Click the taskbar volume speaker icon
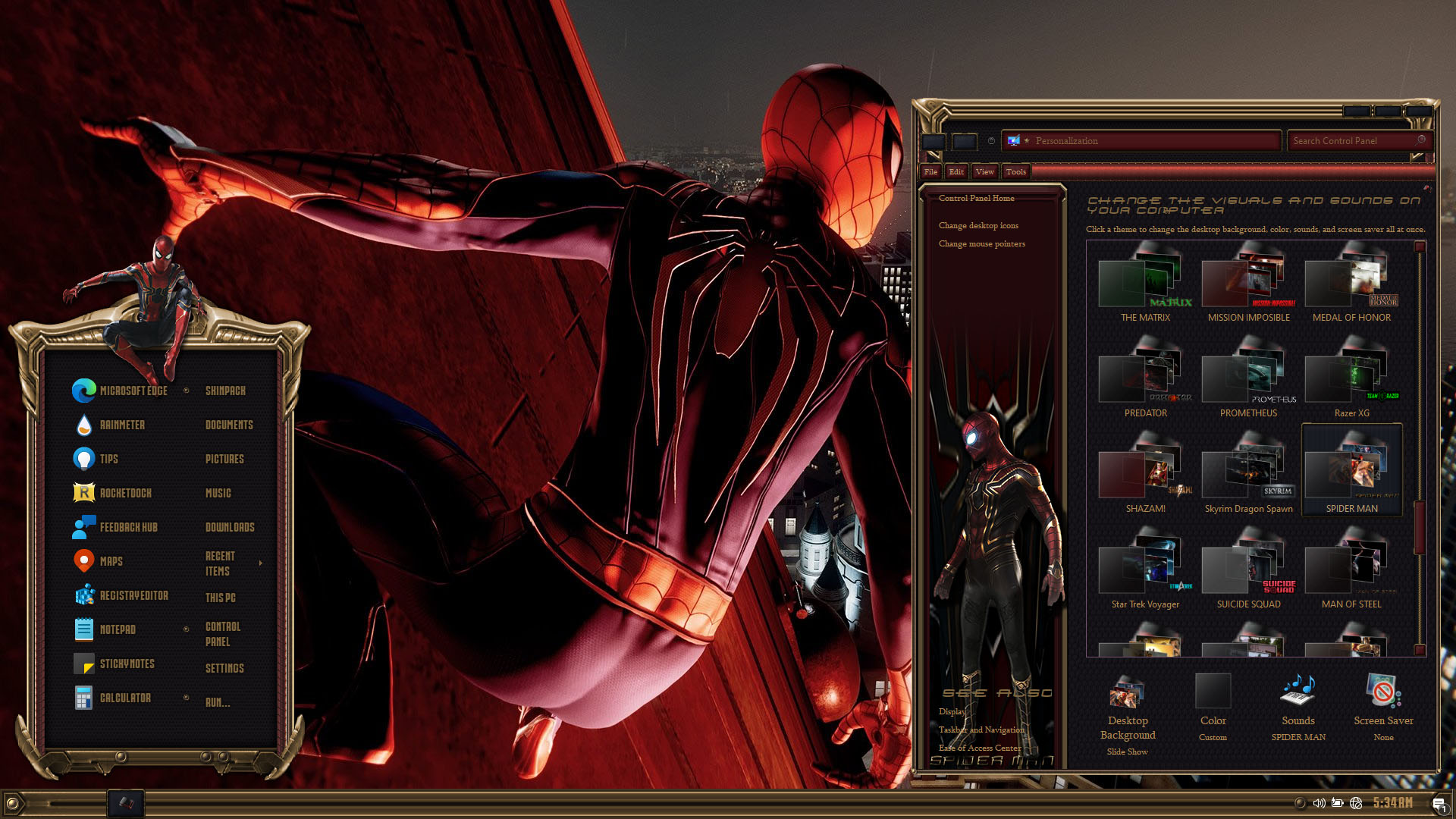1456x819 pixels. pyautogui.click(x=1319, y=802)
